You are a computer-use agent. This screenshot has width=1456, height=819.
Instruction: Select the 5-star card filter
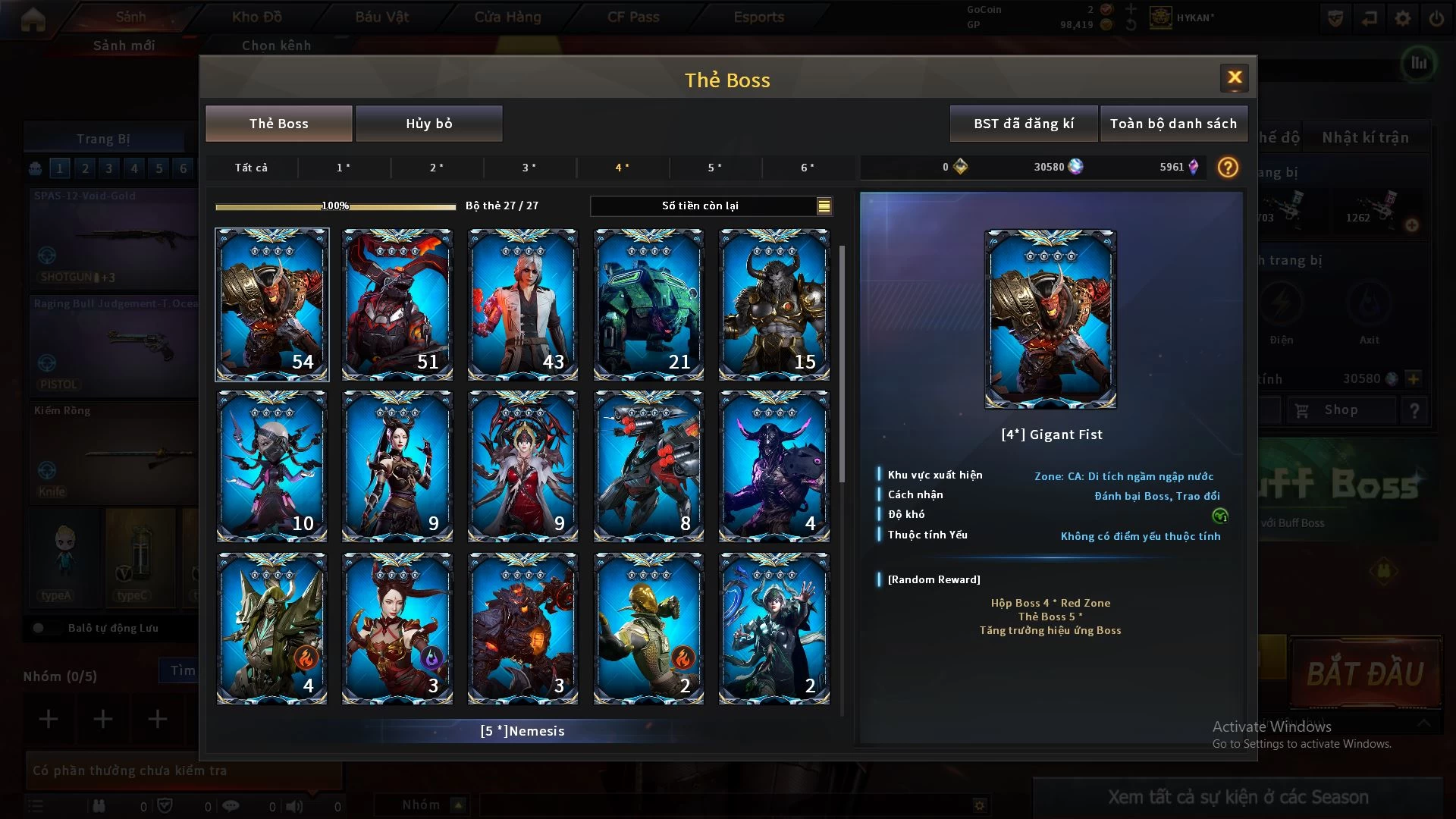(x=714, y=168)
